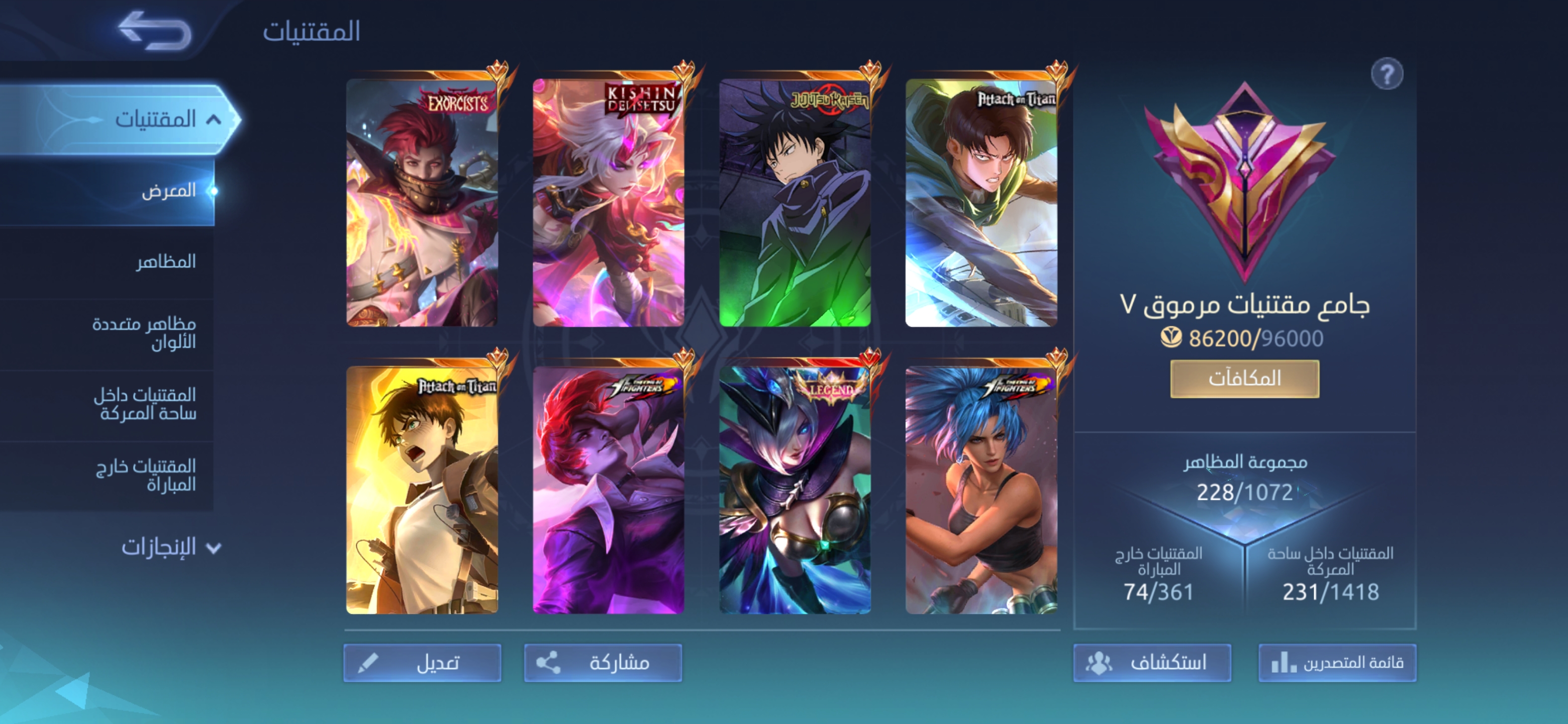Select the blue-haired King of Fighters skin

coord(981,490)
